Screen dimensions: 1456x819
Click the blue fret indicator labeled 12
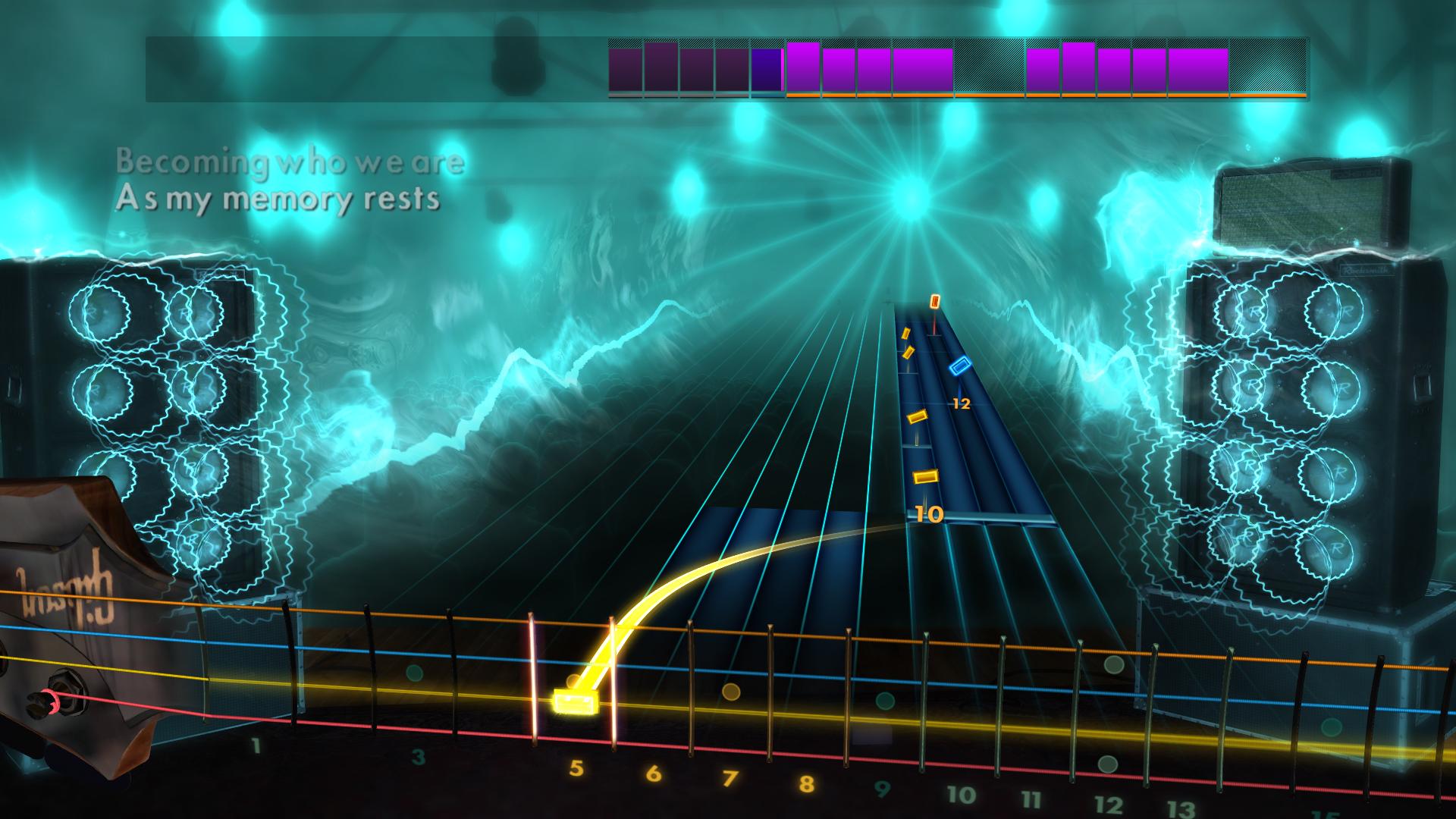[x=962, y=403]
